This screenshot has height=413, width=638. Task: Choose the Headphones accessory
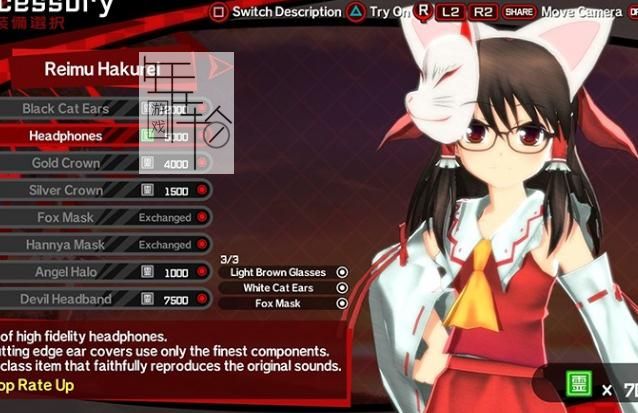pos(67,135)
